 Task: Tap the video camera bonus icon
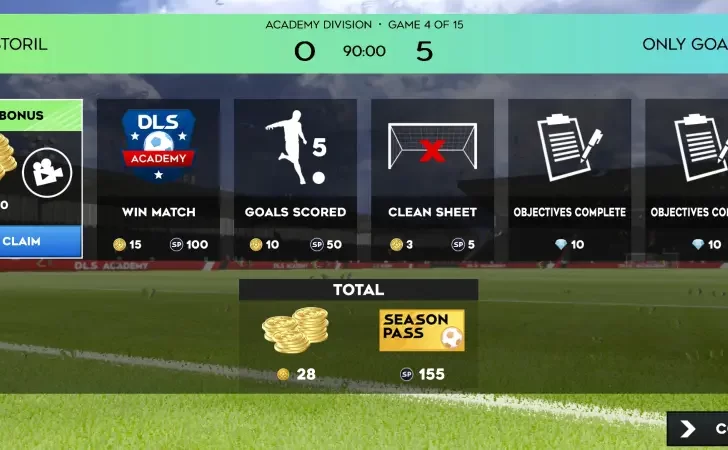coord(47,171)
